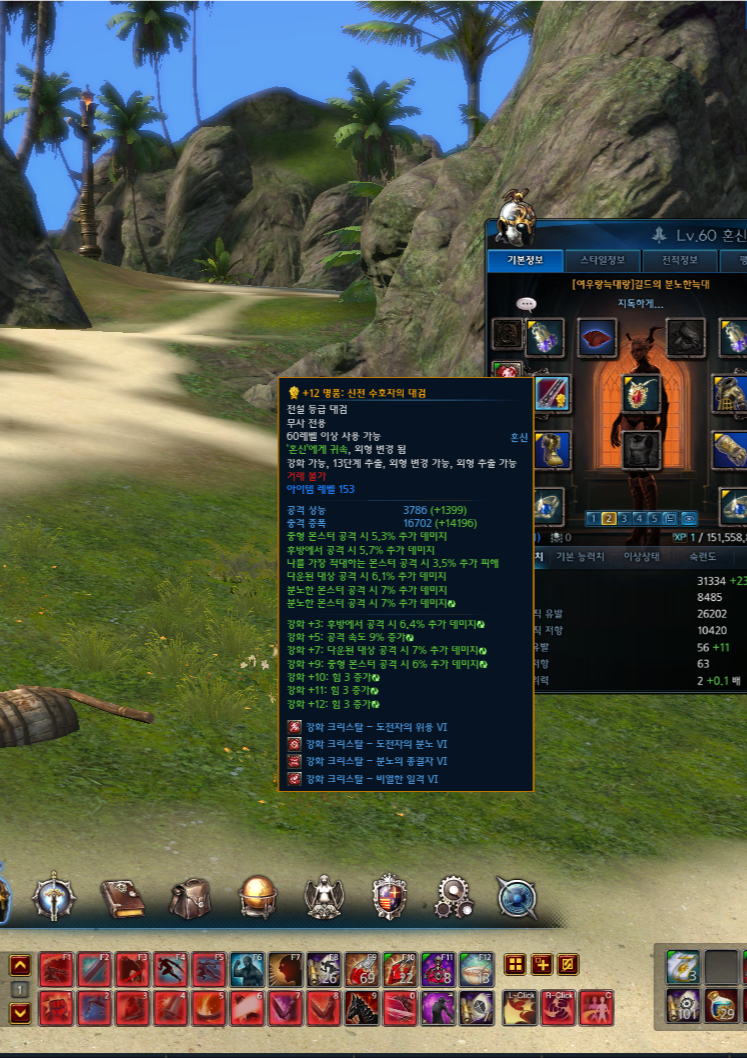The image size is (747, 1058).
Task: Switch to the 이상상태 tab
Action: click(644, 556)
